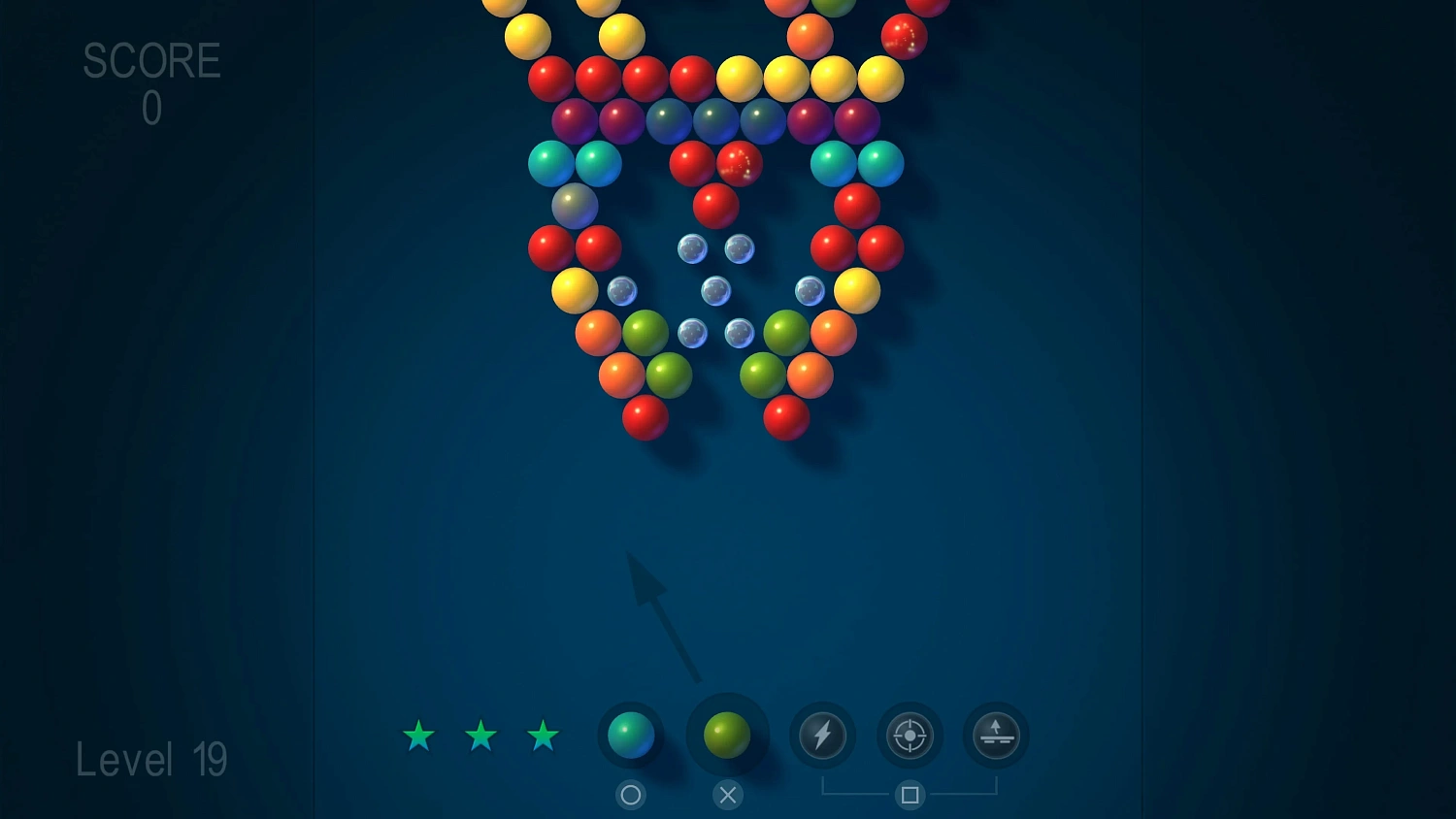
Task: Click the middle green star rating
Action: tap(481, 737)
